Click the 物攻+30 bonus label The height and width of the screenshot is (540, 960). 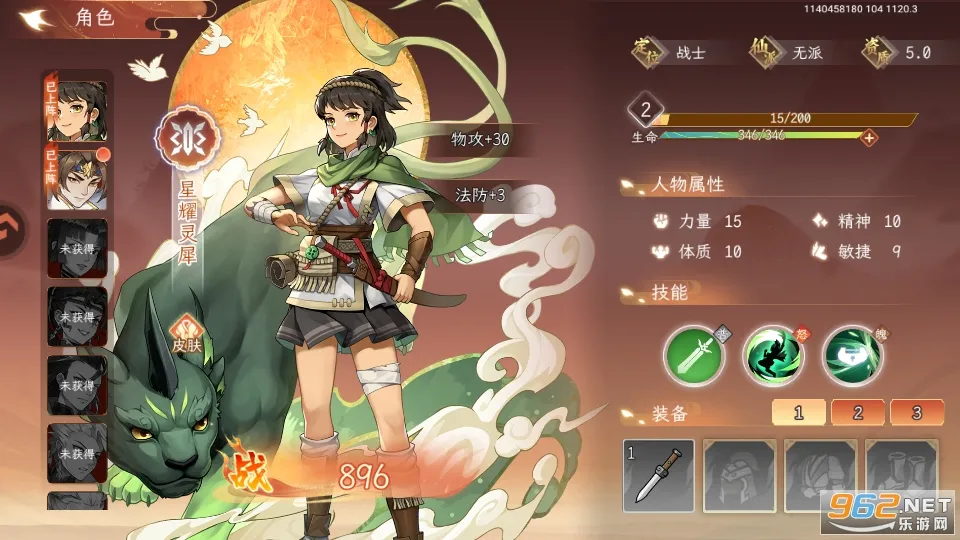pyautogui.click(x=480, y=140)
